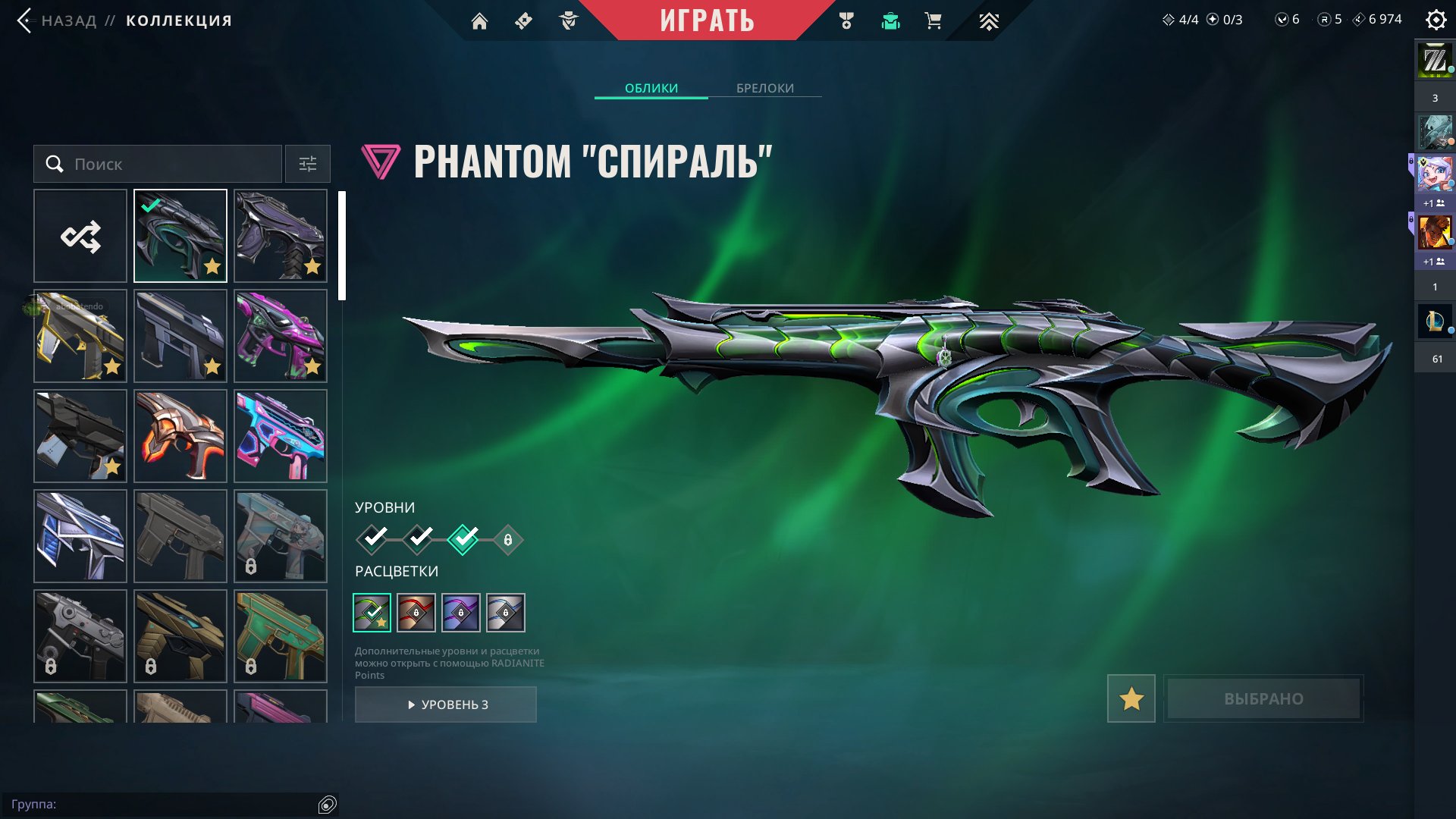The height and width of the screenshot is (819, 1456).
Task: Click the ВЫБРАНО equip button
Action: (1263, 698)
